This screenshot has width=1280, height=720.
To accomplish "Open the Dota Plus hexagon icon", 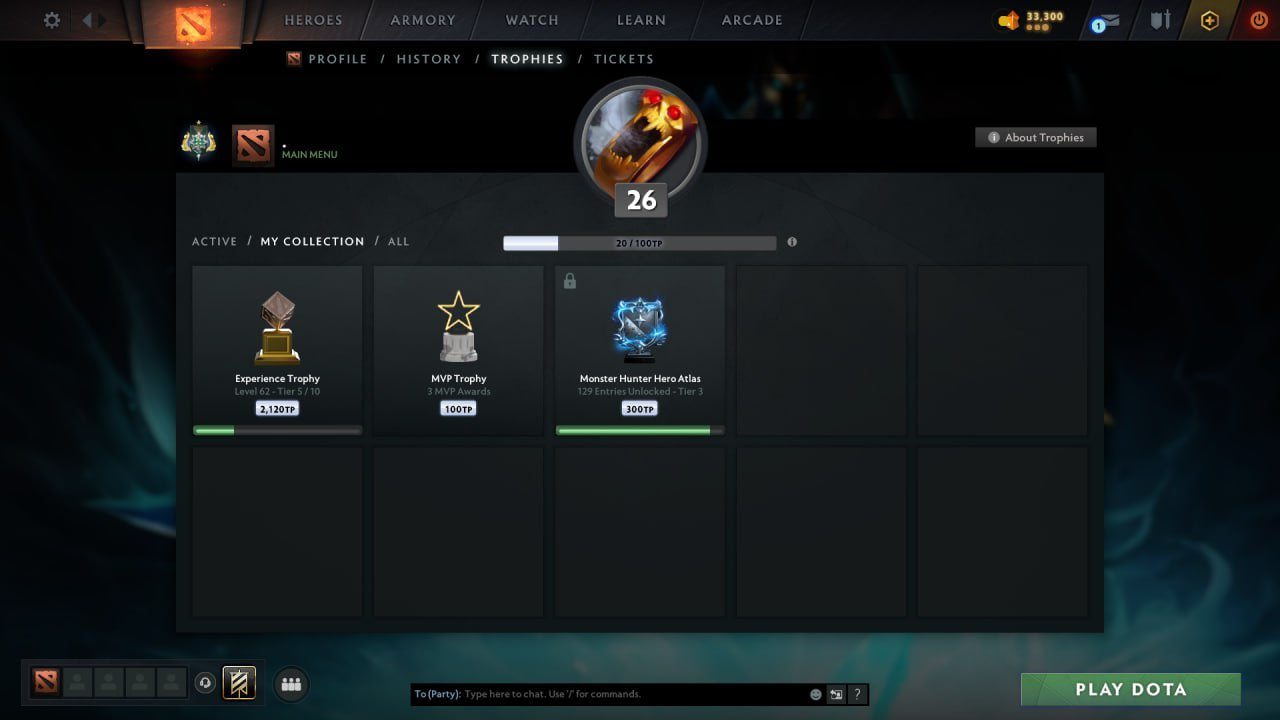I will (x=1209, y=20).
